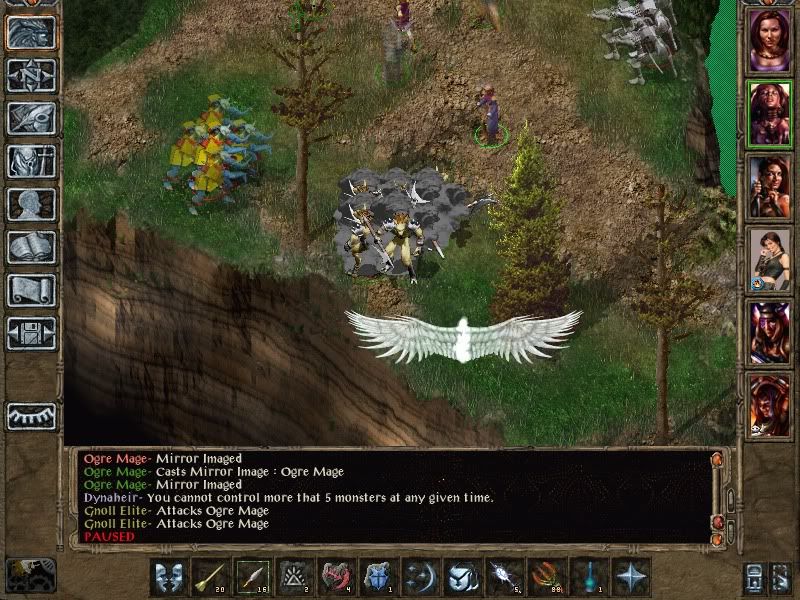
Task: Activate the twin masks talk action
Action: tap(169, 578)
